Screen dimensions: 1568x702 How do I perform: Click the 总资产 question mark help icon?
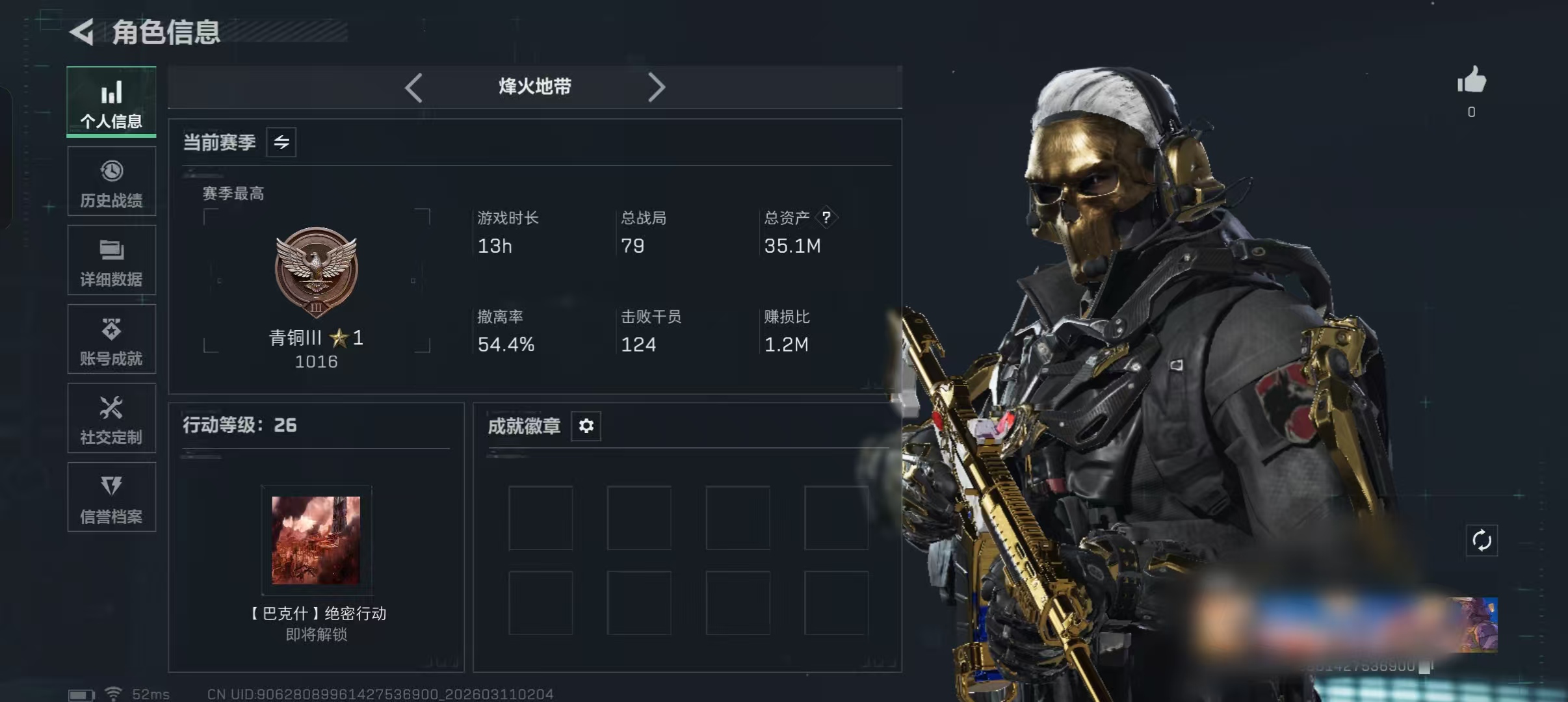(x=826, y=217)
